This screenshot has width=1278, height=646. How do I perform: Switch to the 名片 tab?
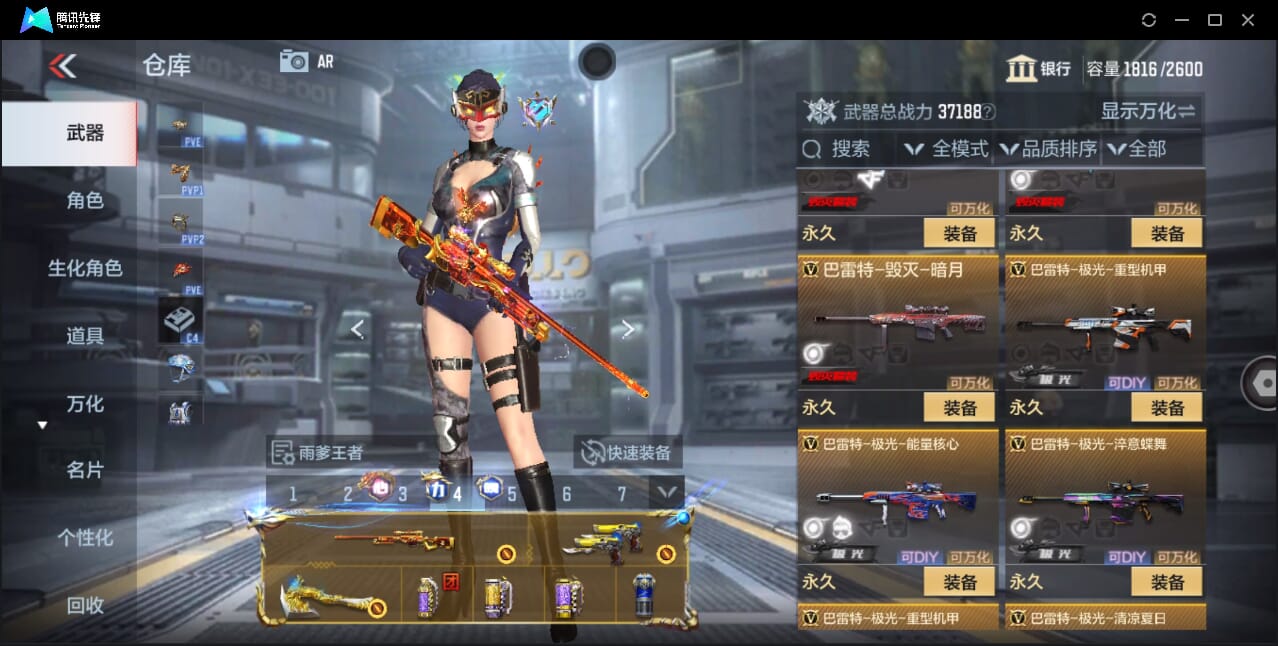tap(85, 470)
